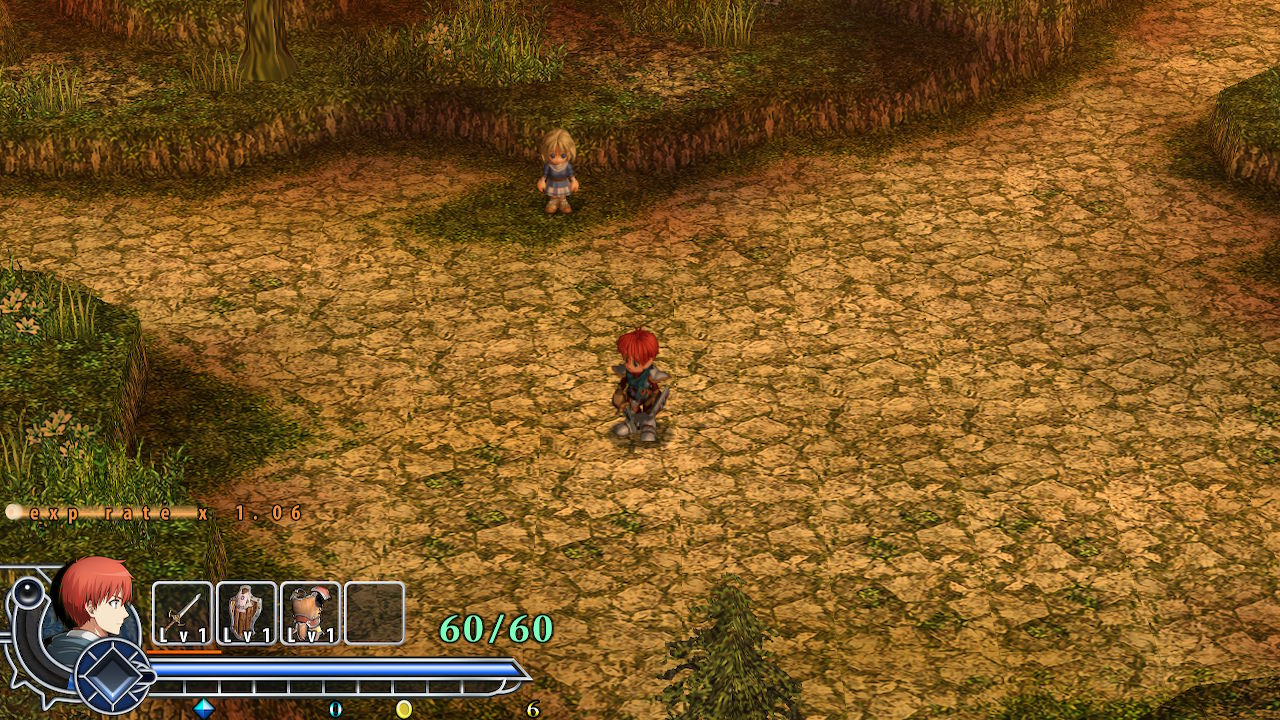The height and width of the screenshot is (720, 1280).
Task: Select the Lv 1 sword equipment slot
Action: 182,613
